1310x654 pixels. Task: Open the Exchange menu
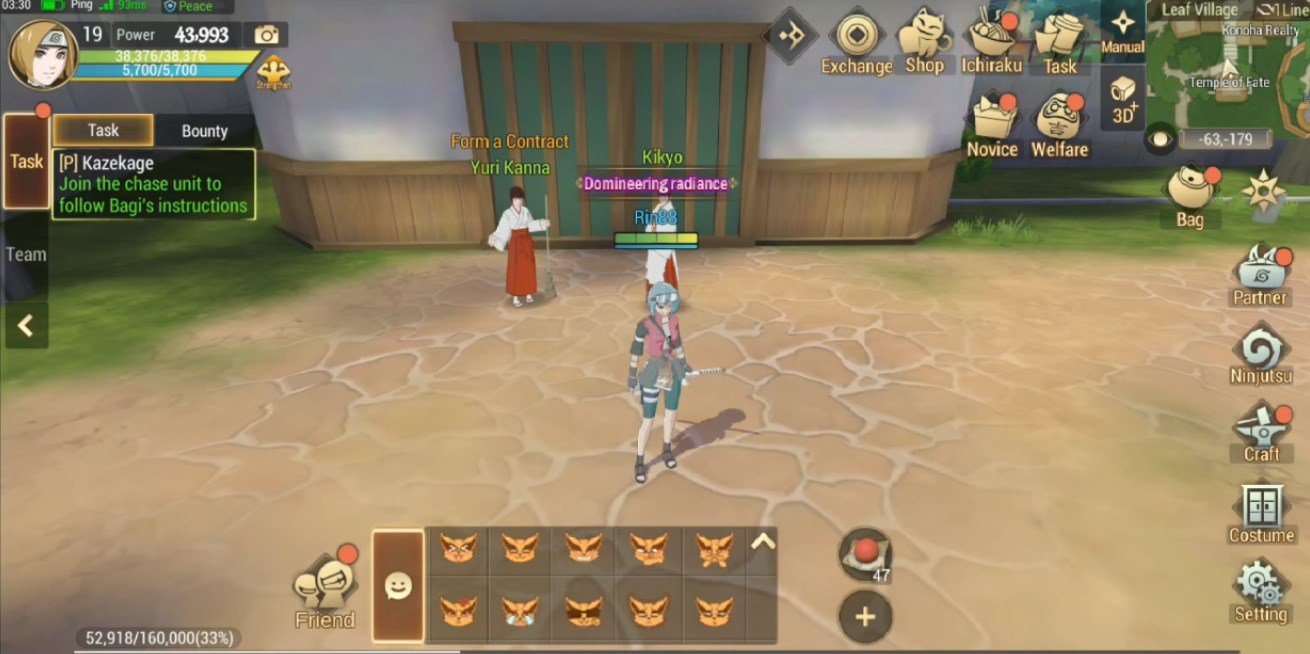pos(856,43)
